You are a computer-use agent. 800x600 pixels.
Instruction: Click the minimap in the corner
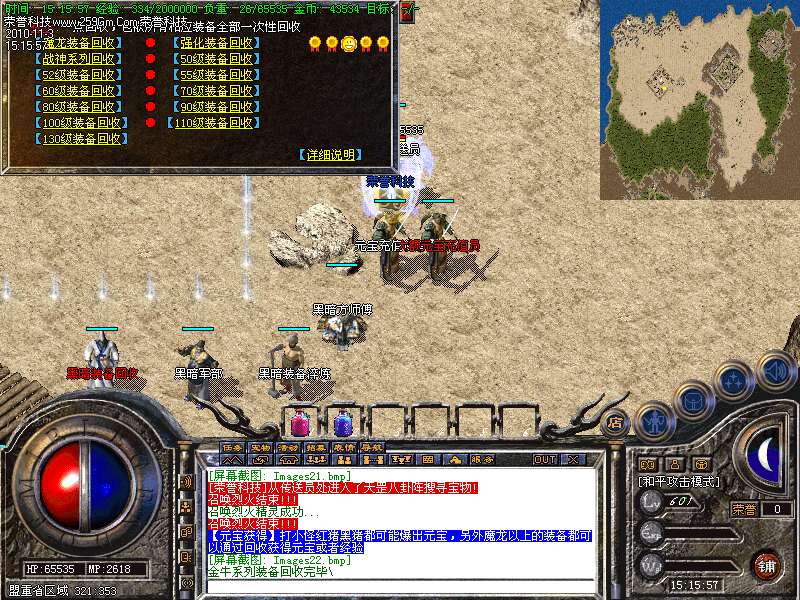coord(699,99)
